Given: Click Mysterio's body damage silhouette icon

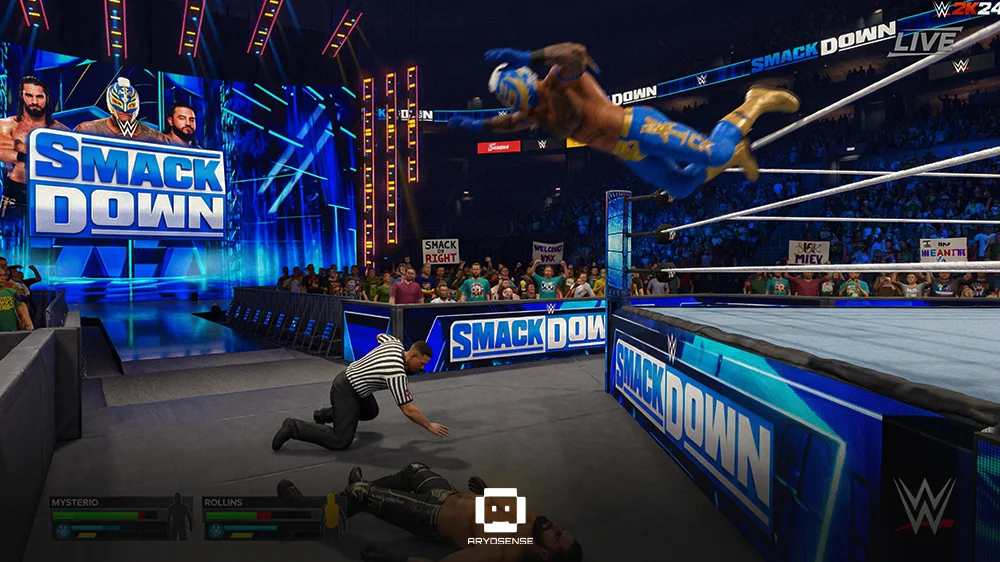Looking at the screenshot, I should click(x=179, y=516).
